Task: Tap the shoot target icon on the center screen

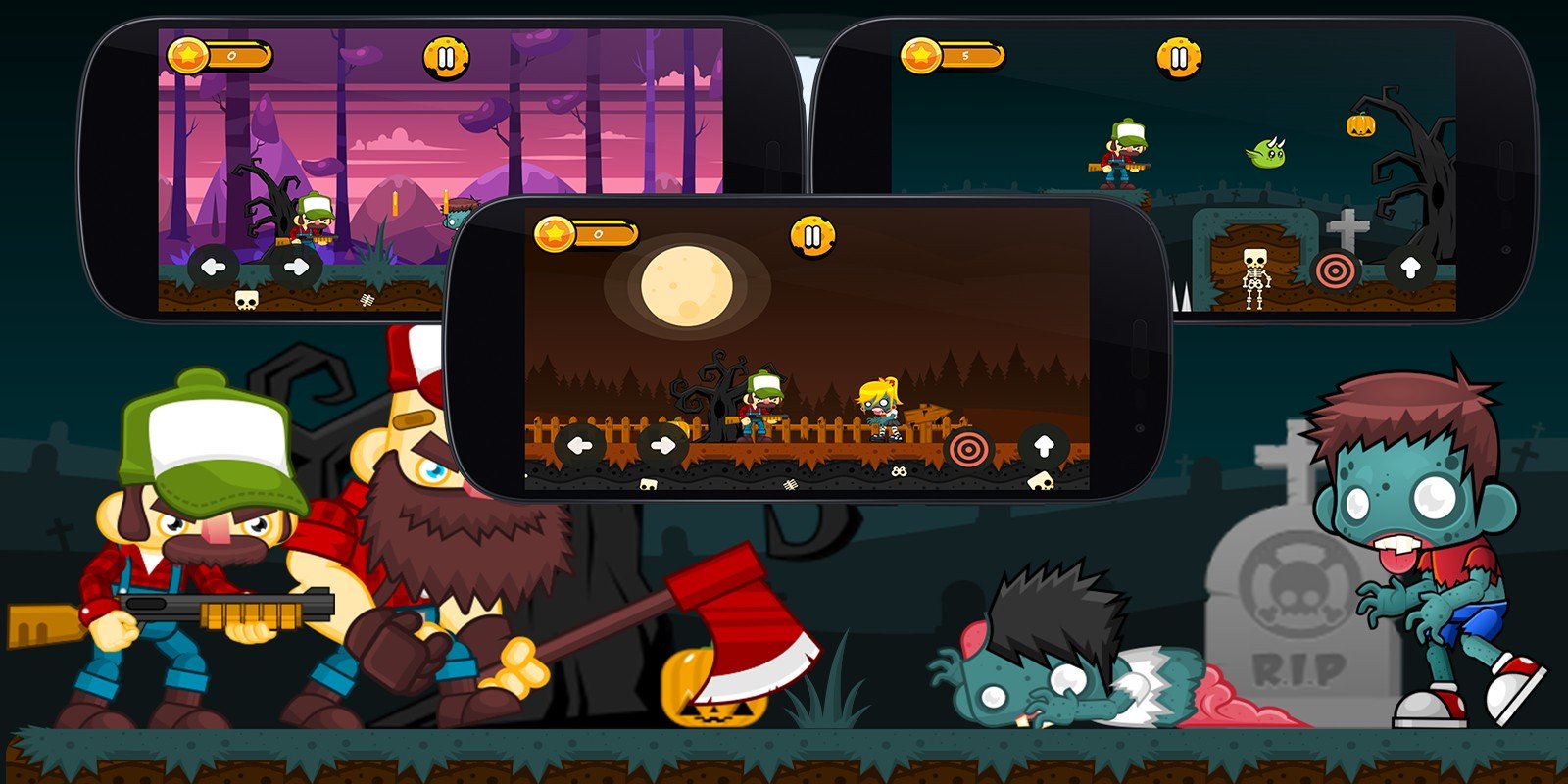Action: (x=968, y=446)
